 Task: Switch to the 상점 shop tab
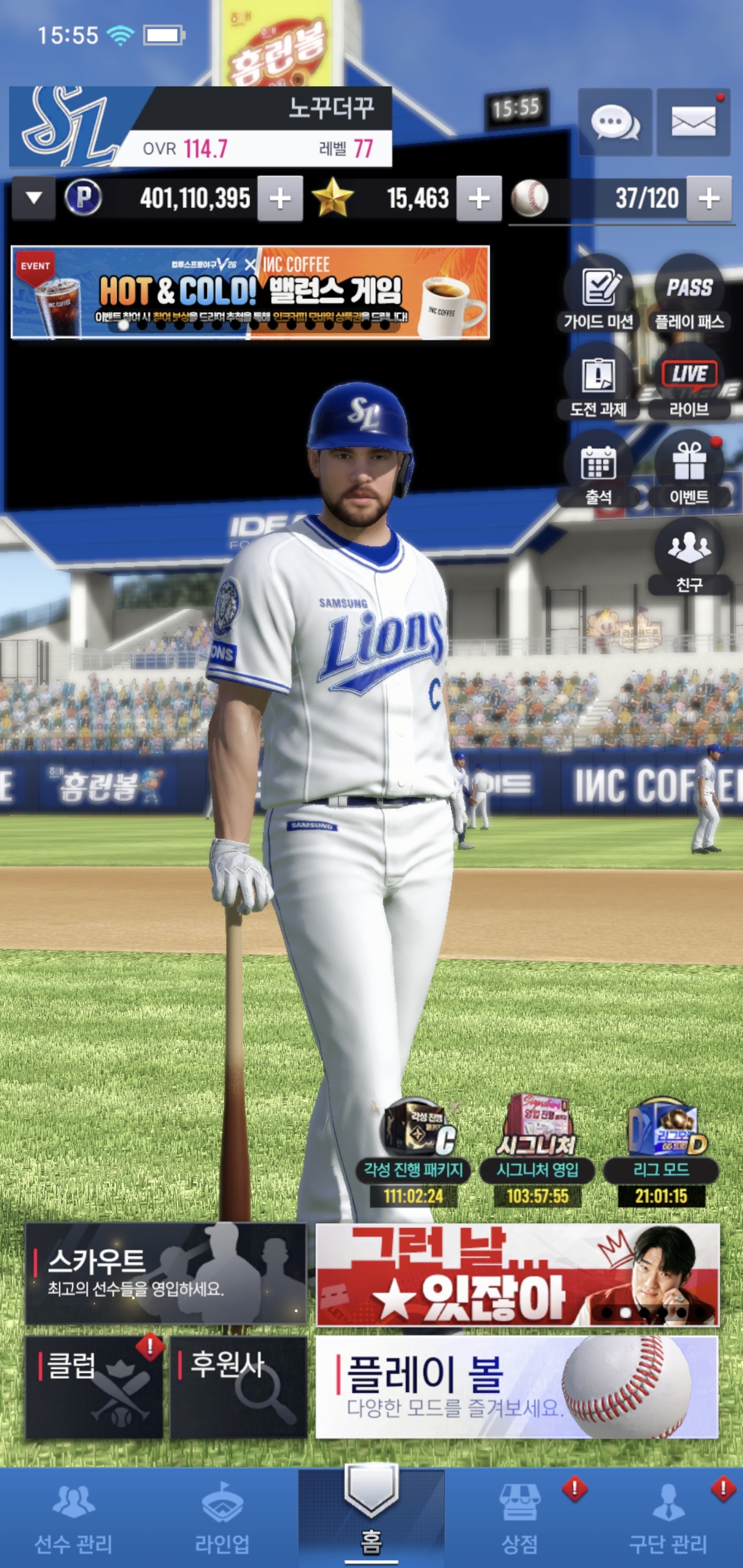(520, 1517)
